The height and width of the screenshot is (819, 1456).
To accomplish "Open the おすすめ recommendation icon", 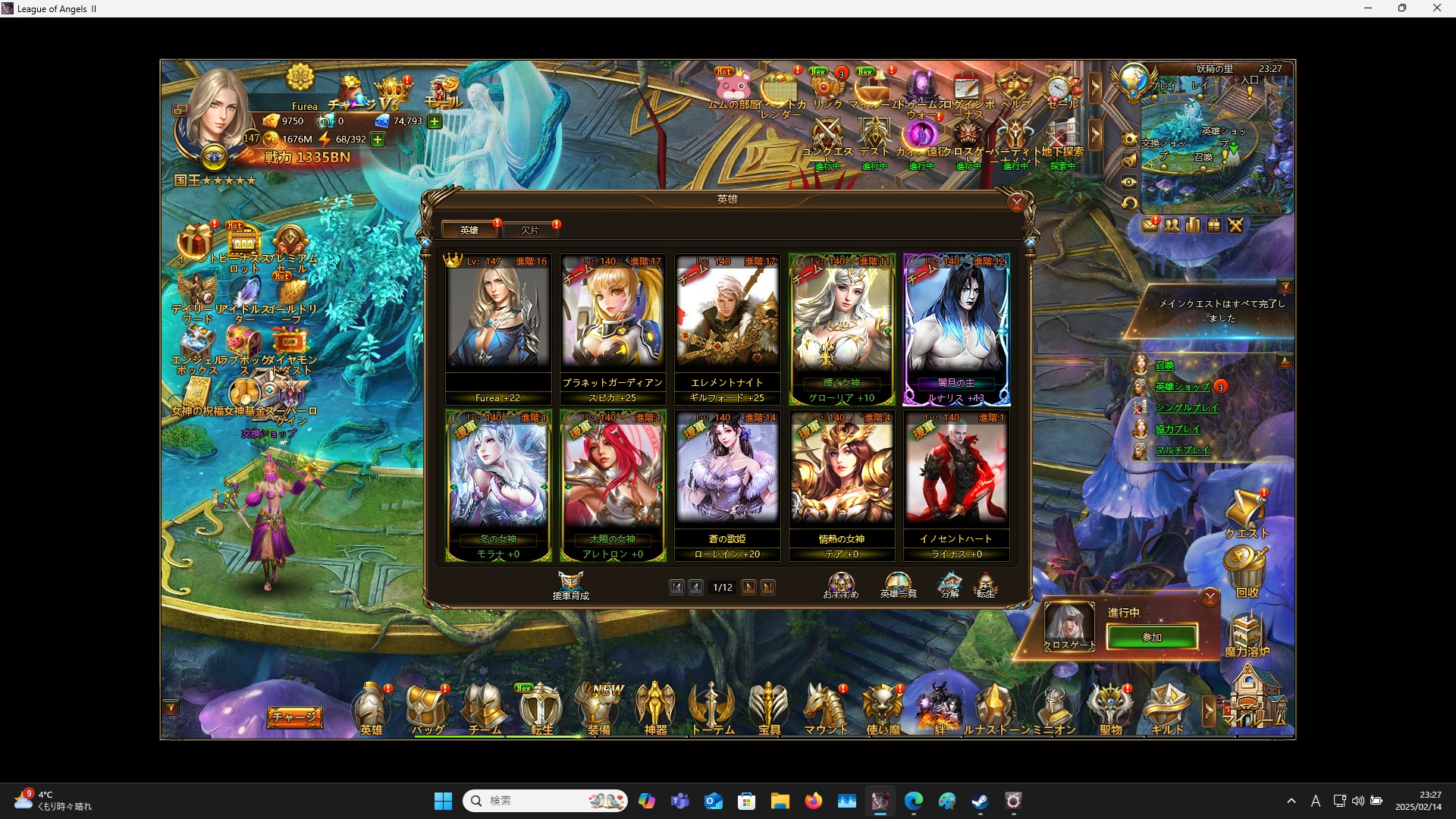I will 840,584.
